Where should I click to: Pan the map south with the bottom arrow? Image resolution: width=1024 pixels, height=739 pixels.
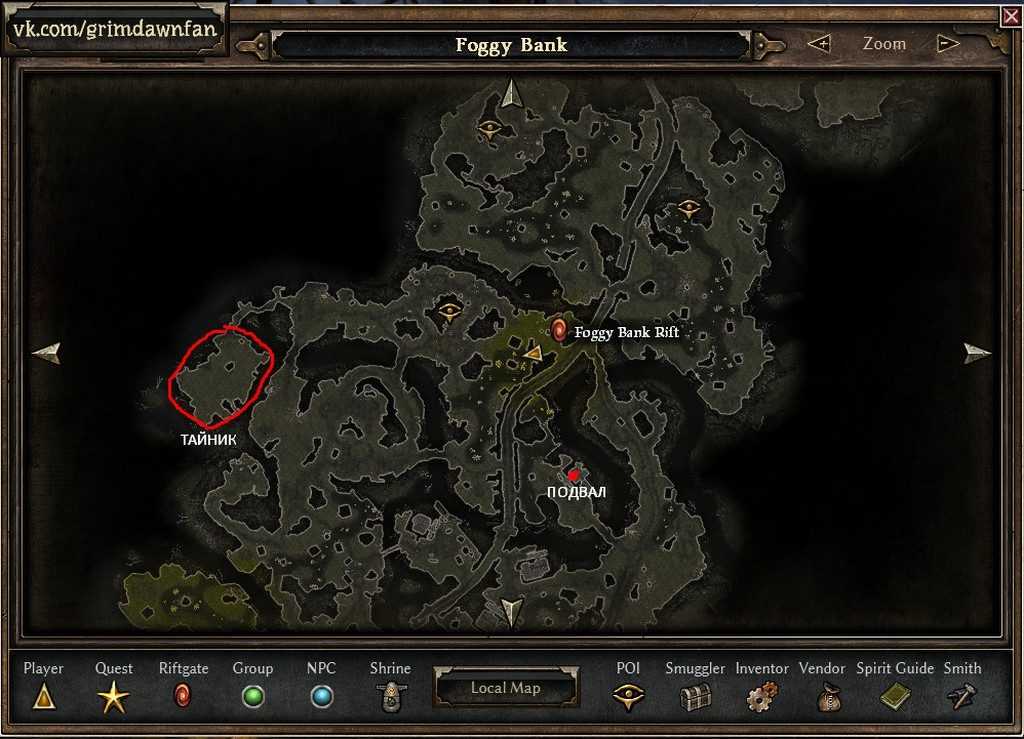pos(512,612)
